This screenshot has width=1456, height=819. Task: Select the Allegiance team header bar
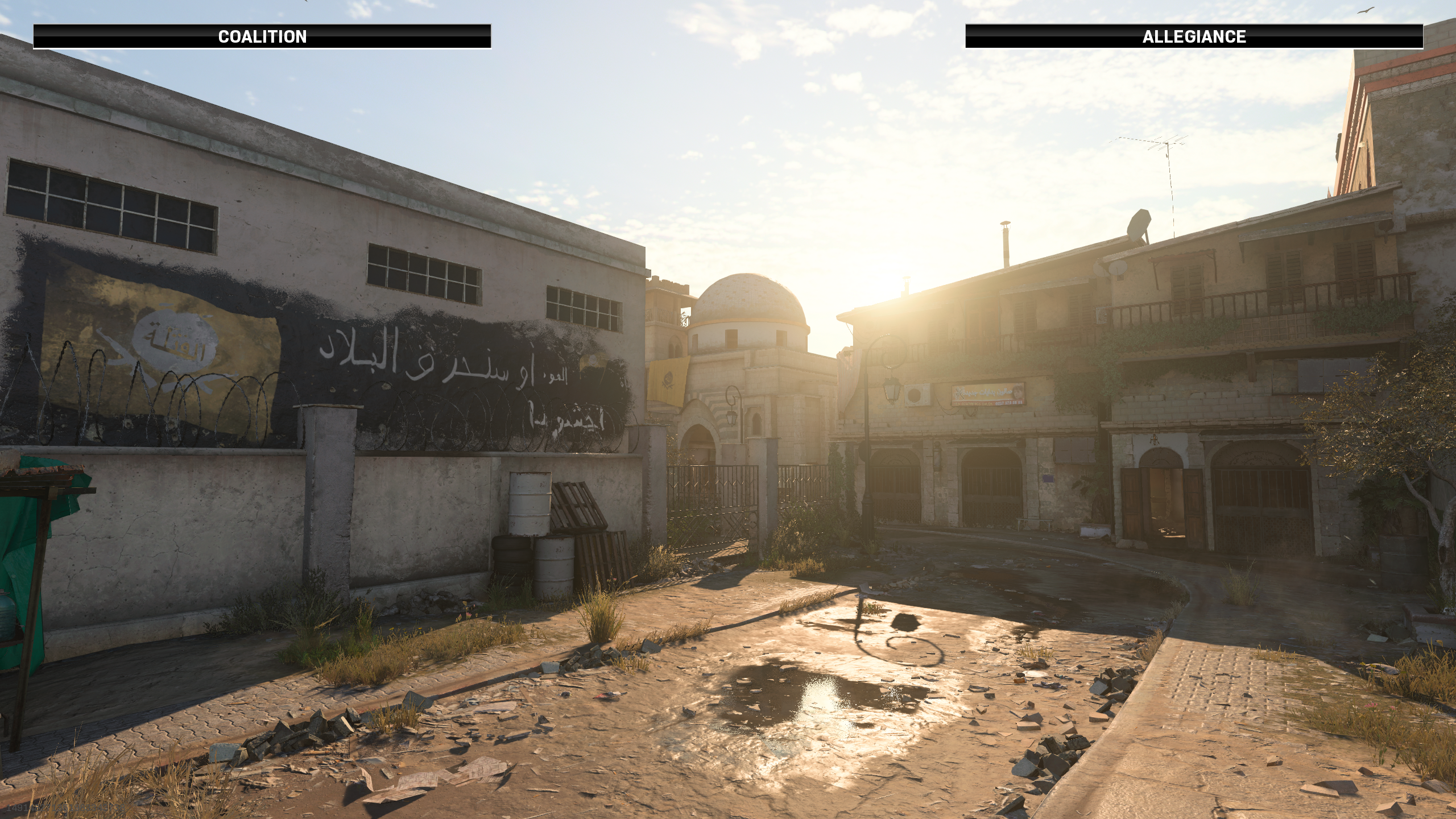(x=1194, y=36)
